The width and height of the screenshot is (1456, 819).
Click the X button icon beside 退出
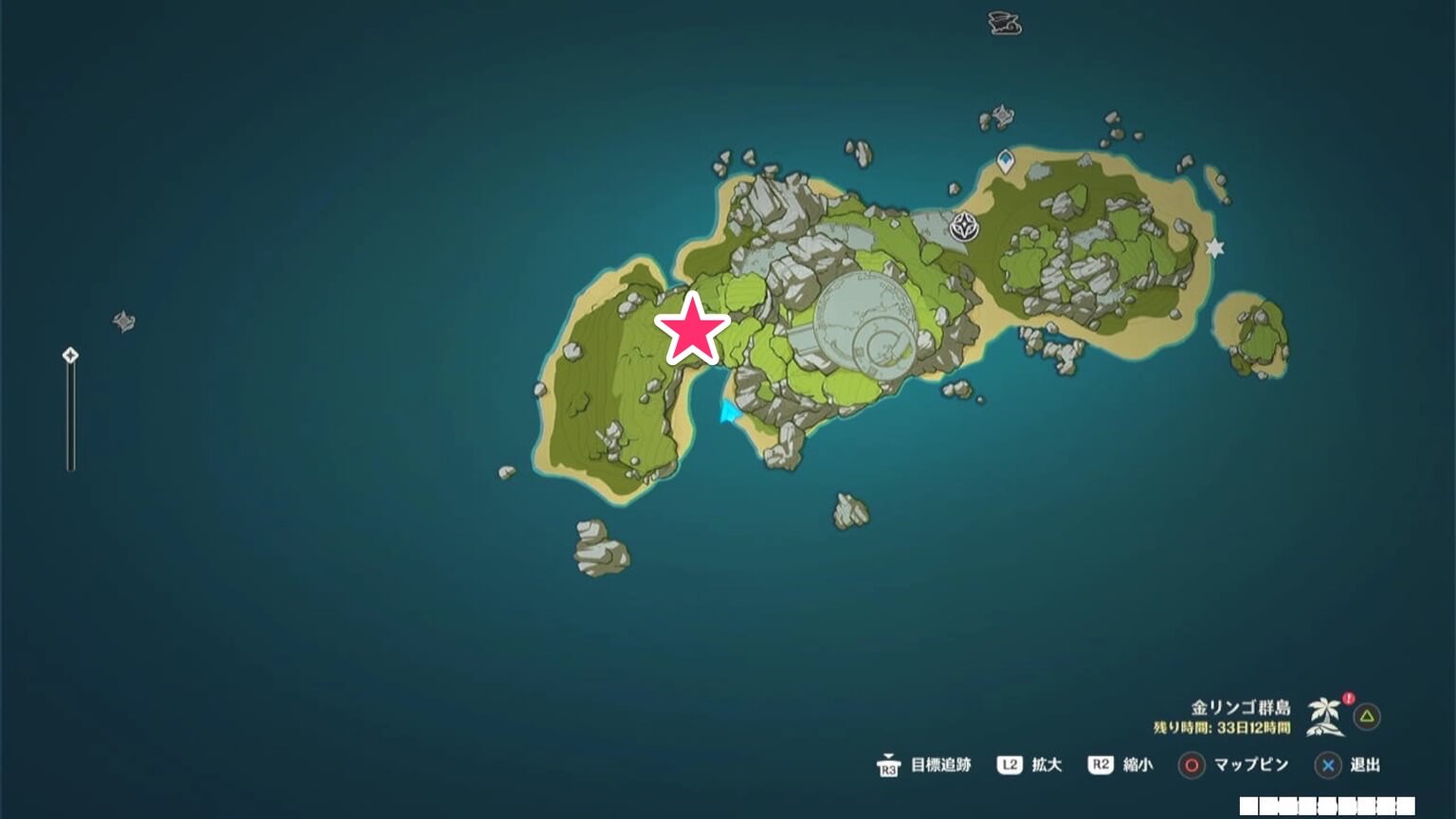[x=1327, y=765]
